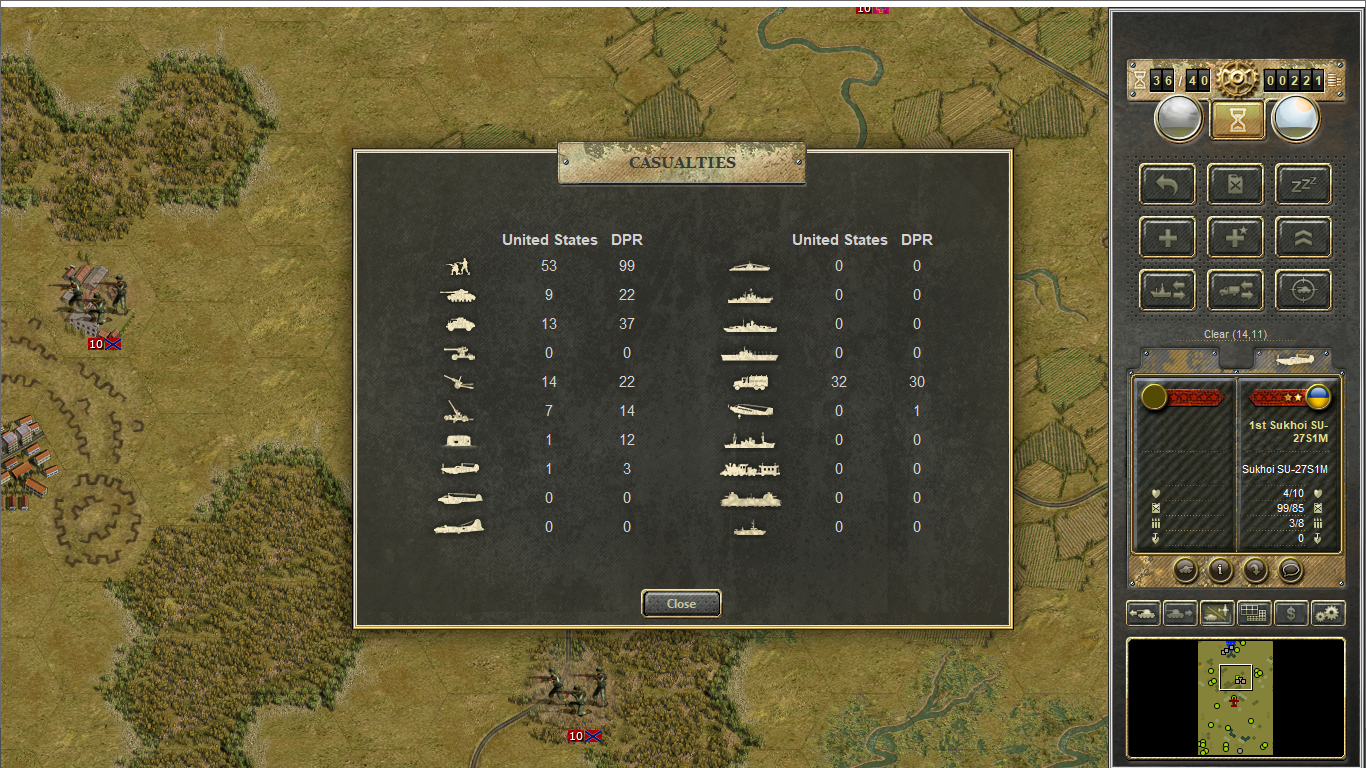Upgrade the unit with the double chevron button
The image size is (1366, 768).
(x=1303, y=238)
